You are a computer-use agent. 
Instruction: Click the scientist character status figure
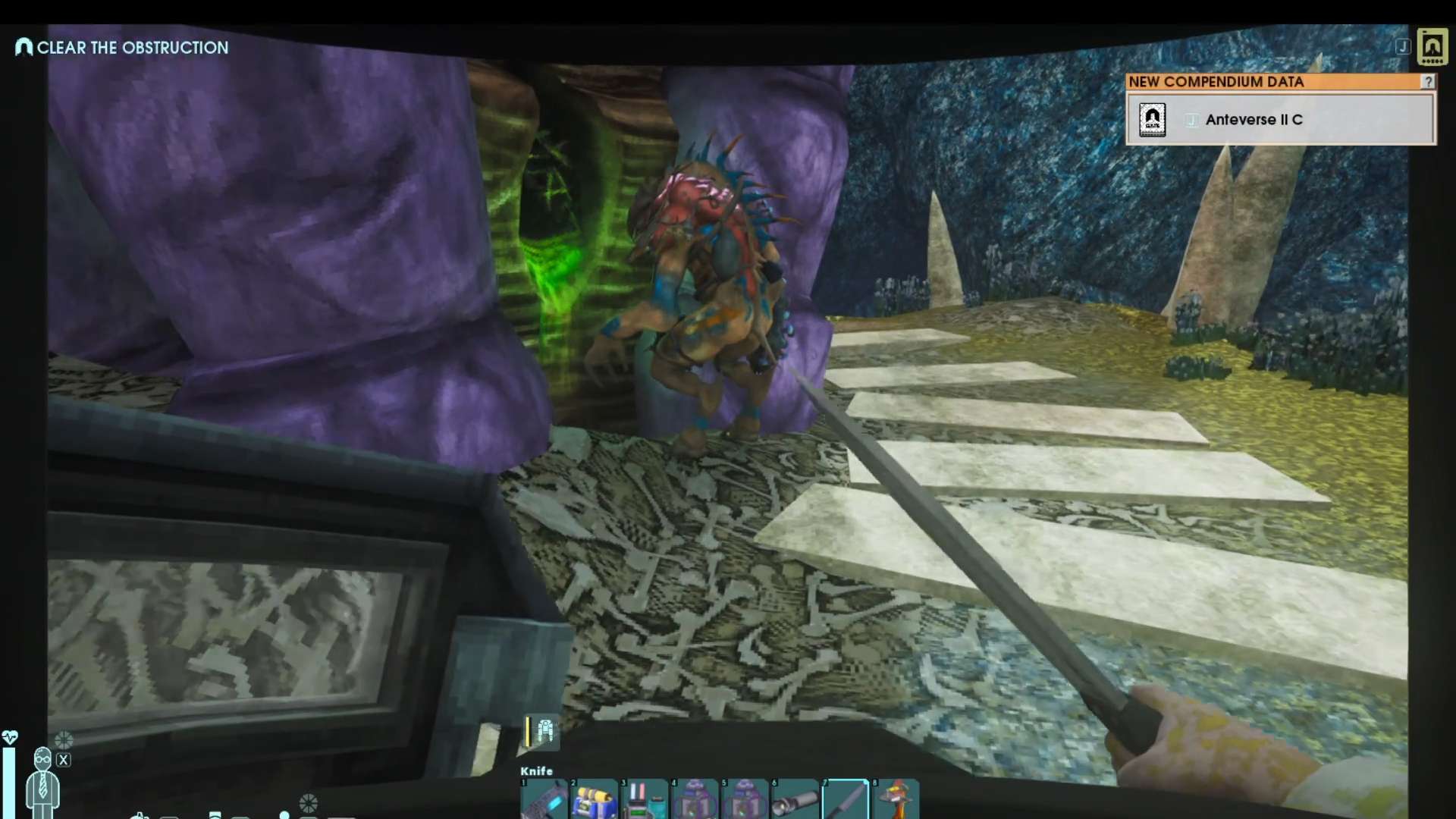tap(42, 781)
